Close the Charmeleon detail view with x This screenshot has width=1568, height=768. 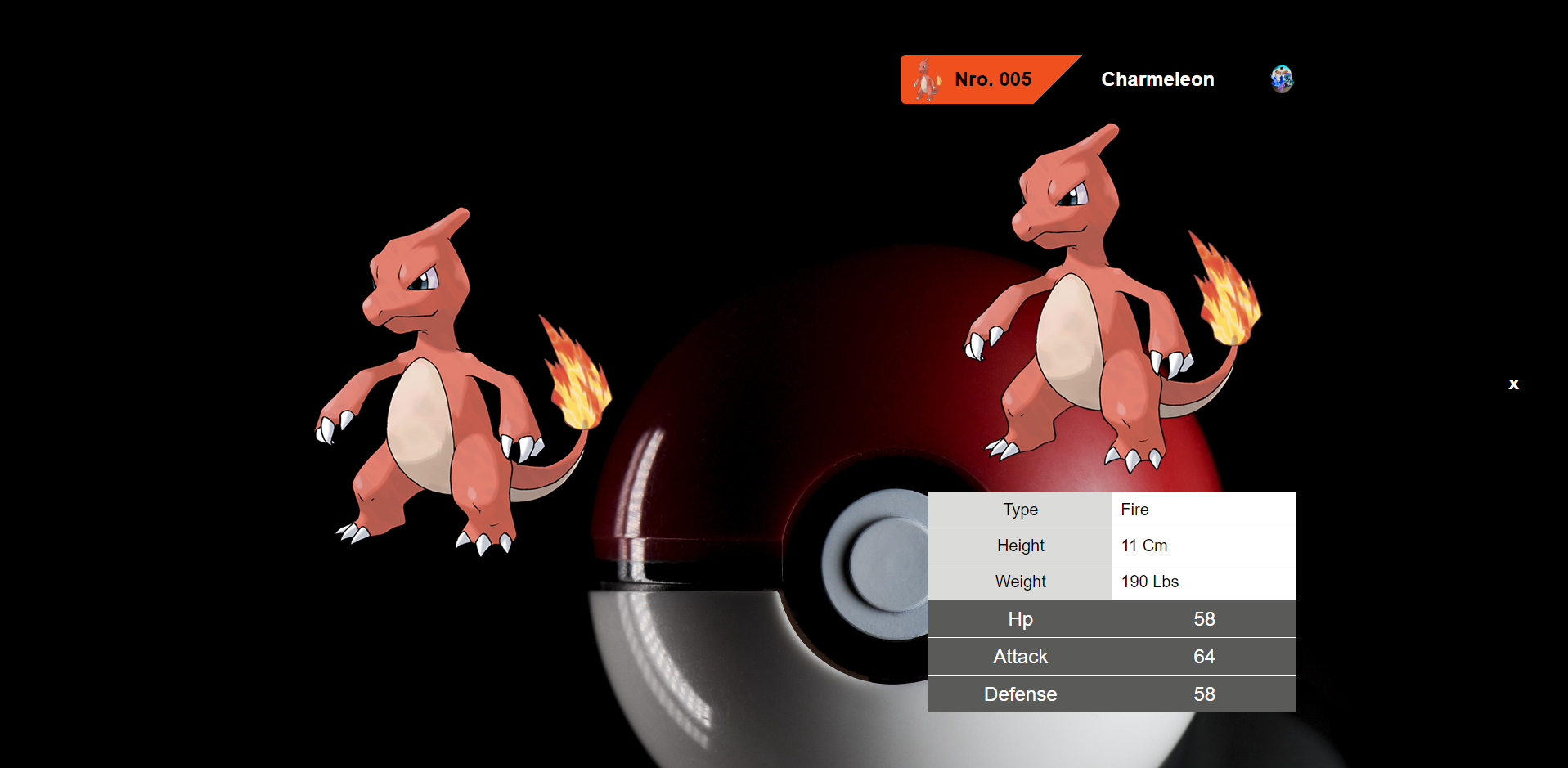coord(1513,384)
